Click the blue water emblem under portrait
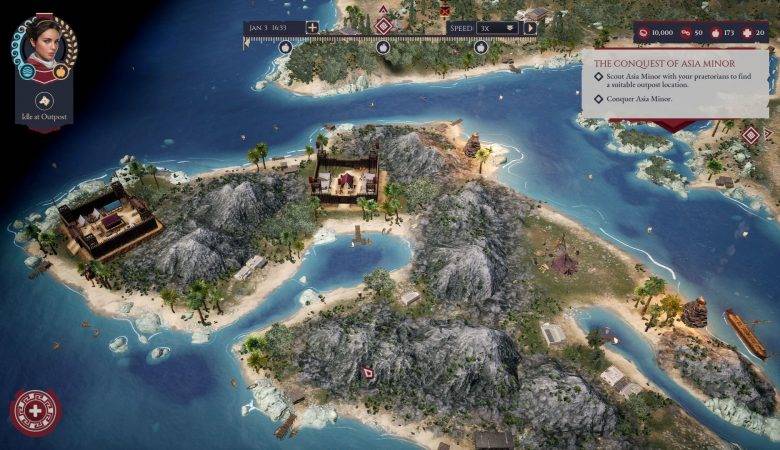 [28, 72]
